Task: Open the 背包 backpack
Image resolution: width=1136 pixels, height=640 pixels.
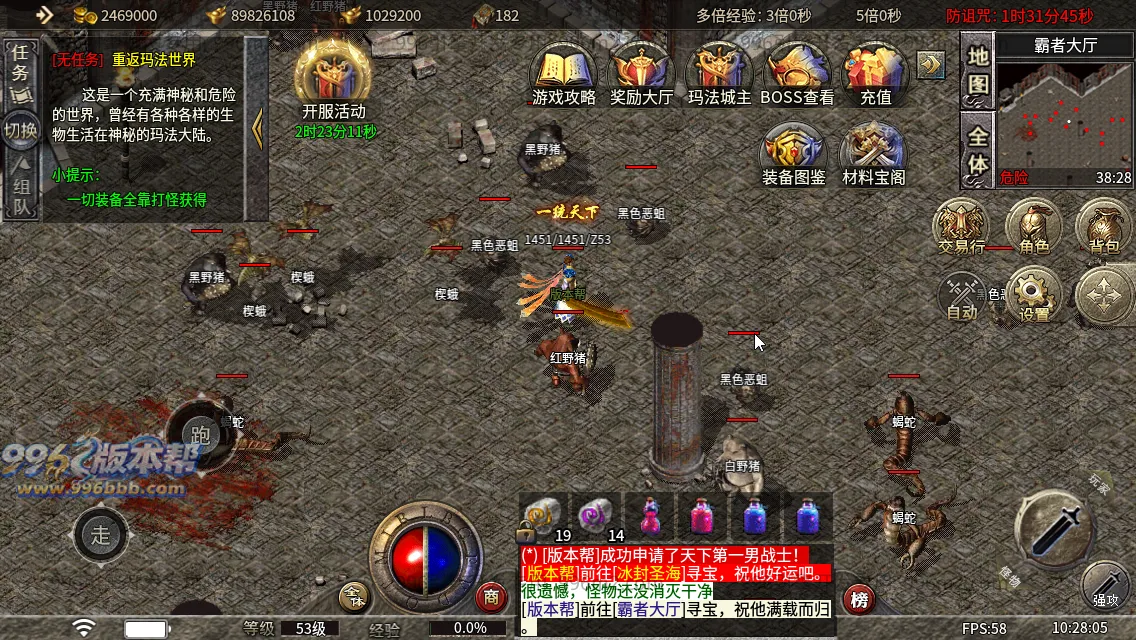Action: pos(1104,227)
